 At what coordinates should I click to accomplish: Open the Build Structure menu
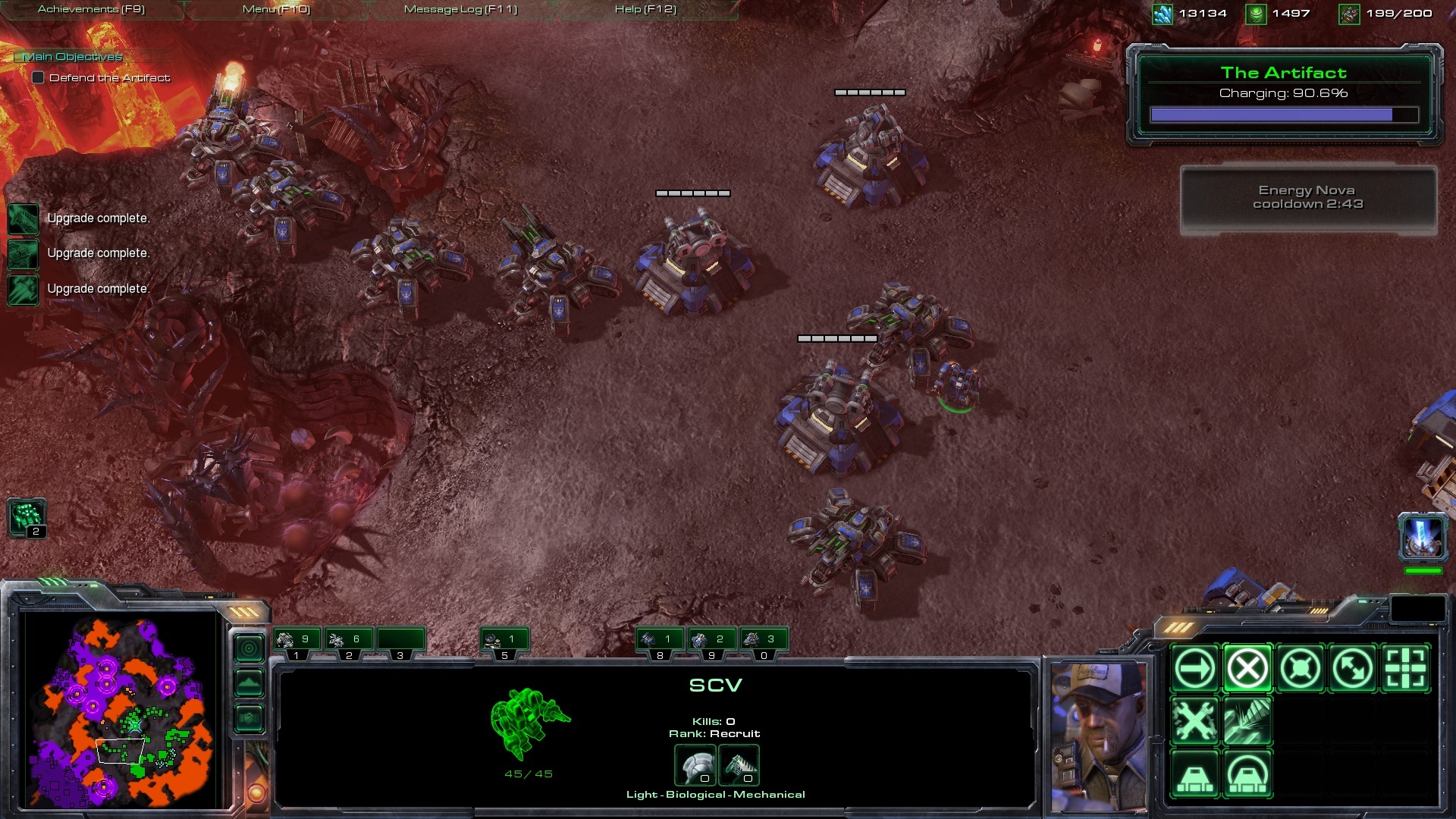[x=1194, y=773]
